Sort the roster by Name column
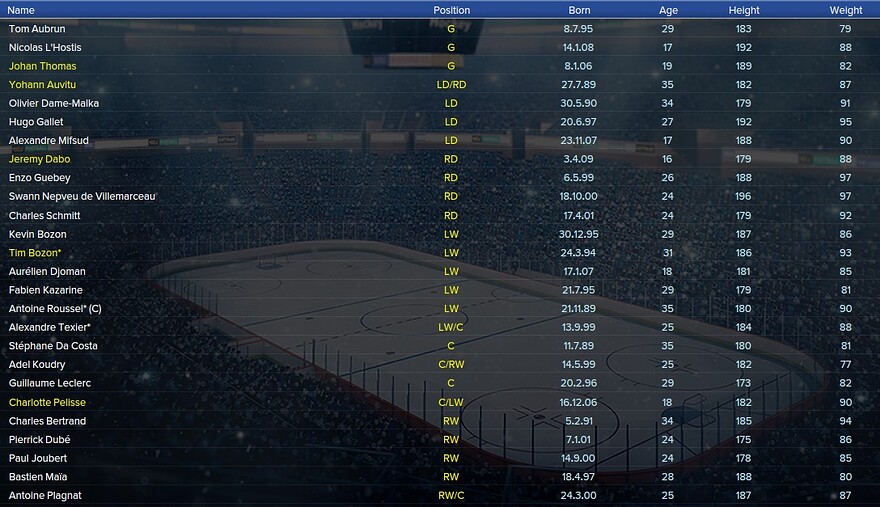Viewport: 880px width, 507px height. tap(21, 10)
